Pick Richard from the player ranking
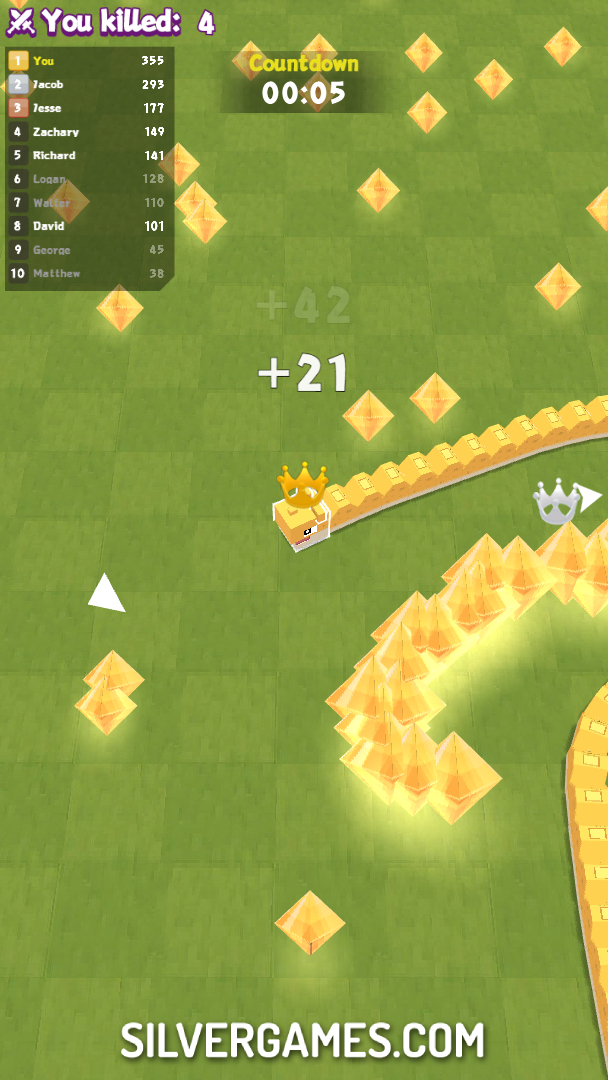 point(88,155)
